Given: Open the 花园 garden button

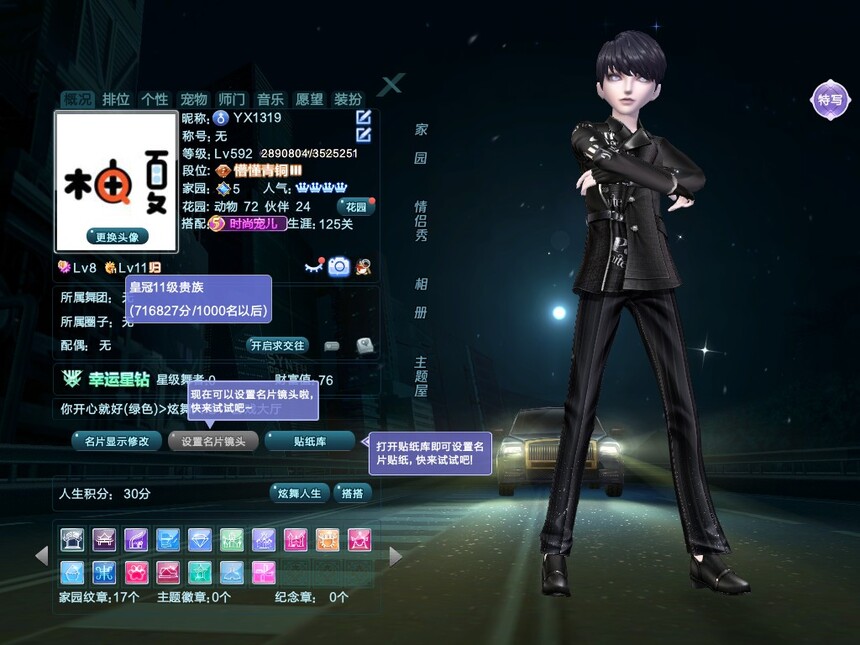Looking at the screenshot, I should (x=356, y=206).
